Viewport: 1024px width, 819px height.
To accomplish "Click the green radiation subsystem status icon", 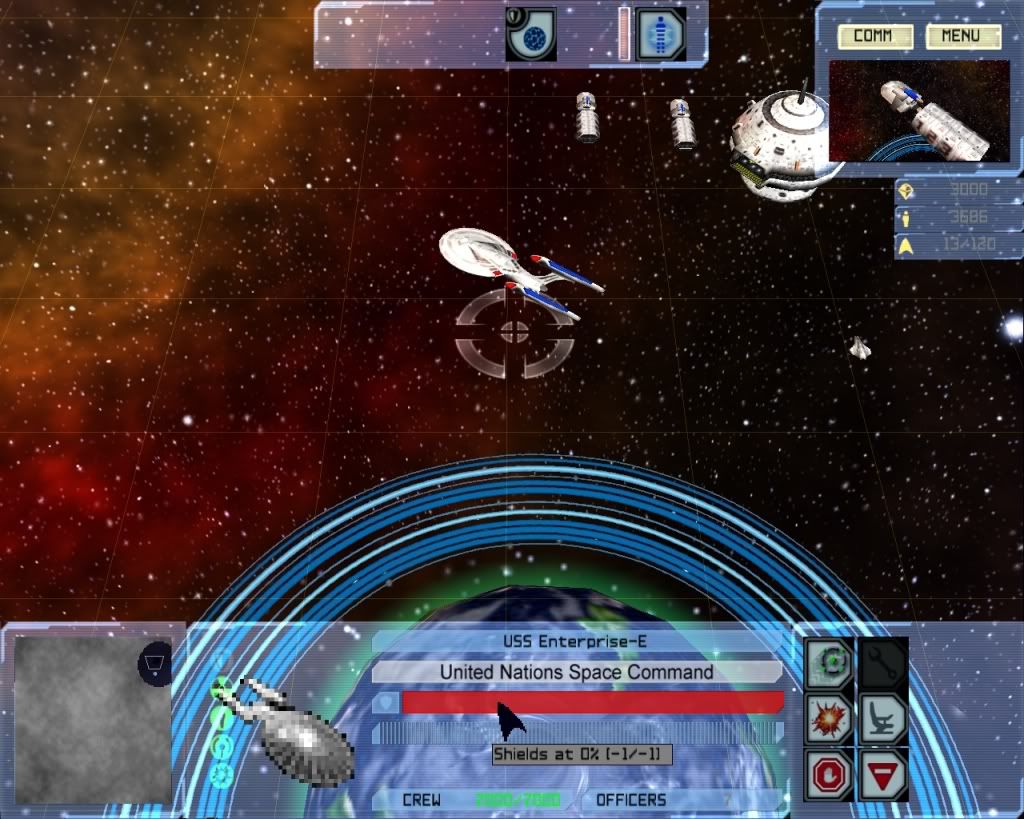I will (x=222, y=687).
